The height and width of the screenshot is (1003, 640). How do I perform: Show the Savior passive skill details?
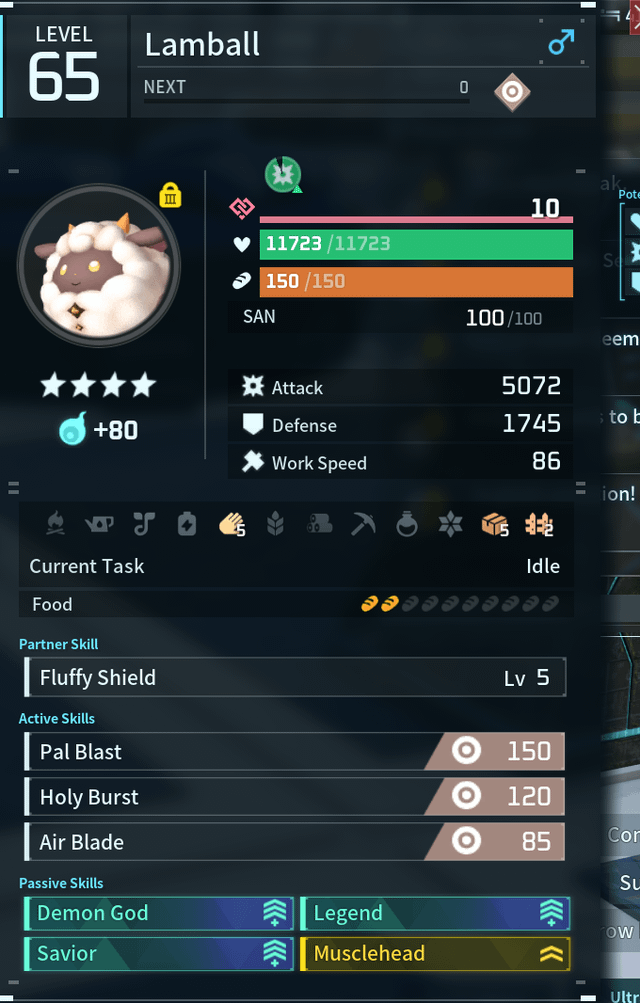(158, 954)
